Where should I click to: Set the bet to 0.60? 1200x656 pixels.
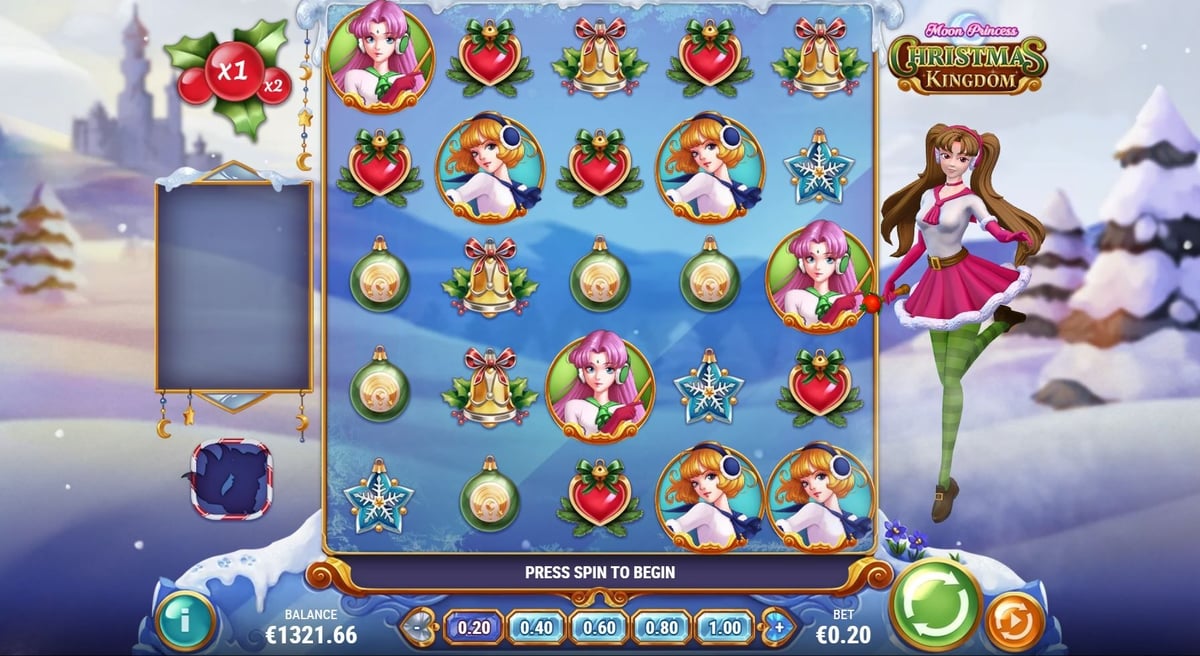coord(599,627)
